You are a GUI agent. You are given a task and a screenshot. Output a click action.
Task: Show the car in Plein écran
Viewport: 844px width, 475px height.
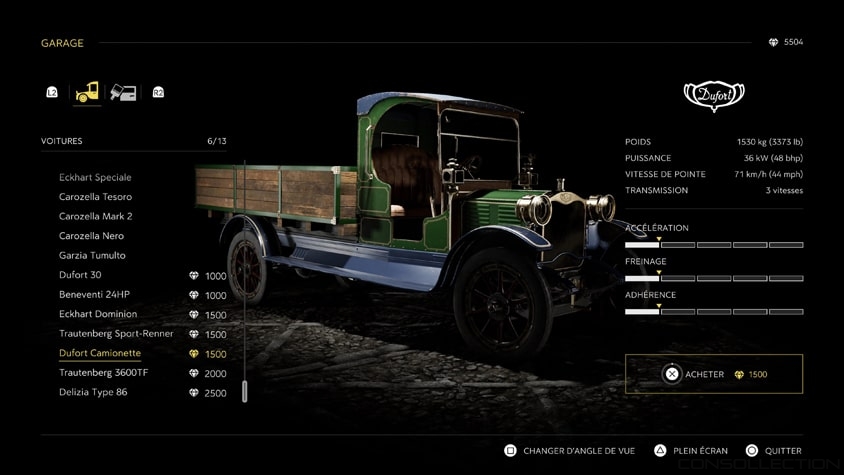[691, 451]
